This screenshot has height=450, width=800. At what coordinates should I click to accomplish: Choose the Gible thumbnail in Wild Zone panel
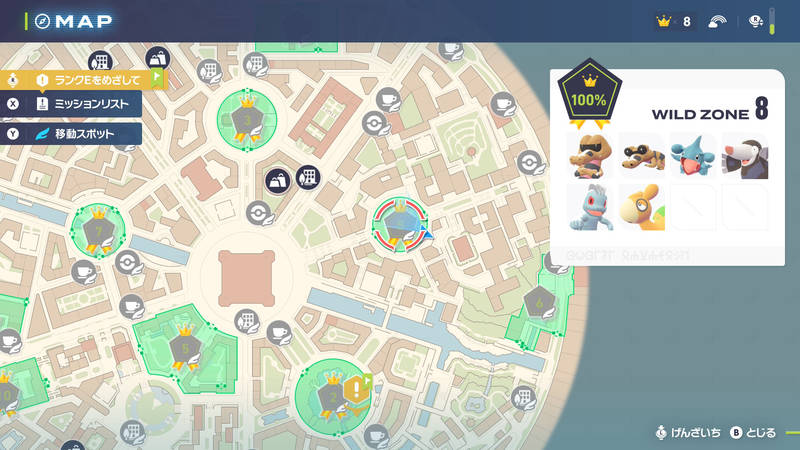[x=693, y=155]
